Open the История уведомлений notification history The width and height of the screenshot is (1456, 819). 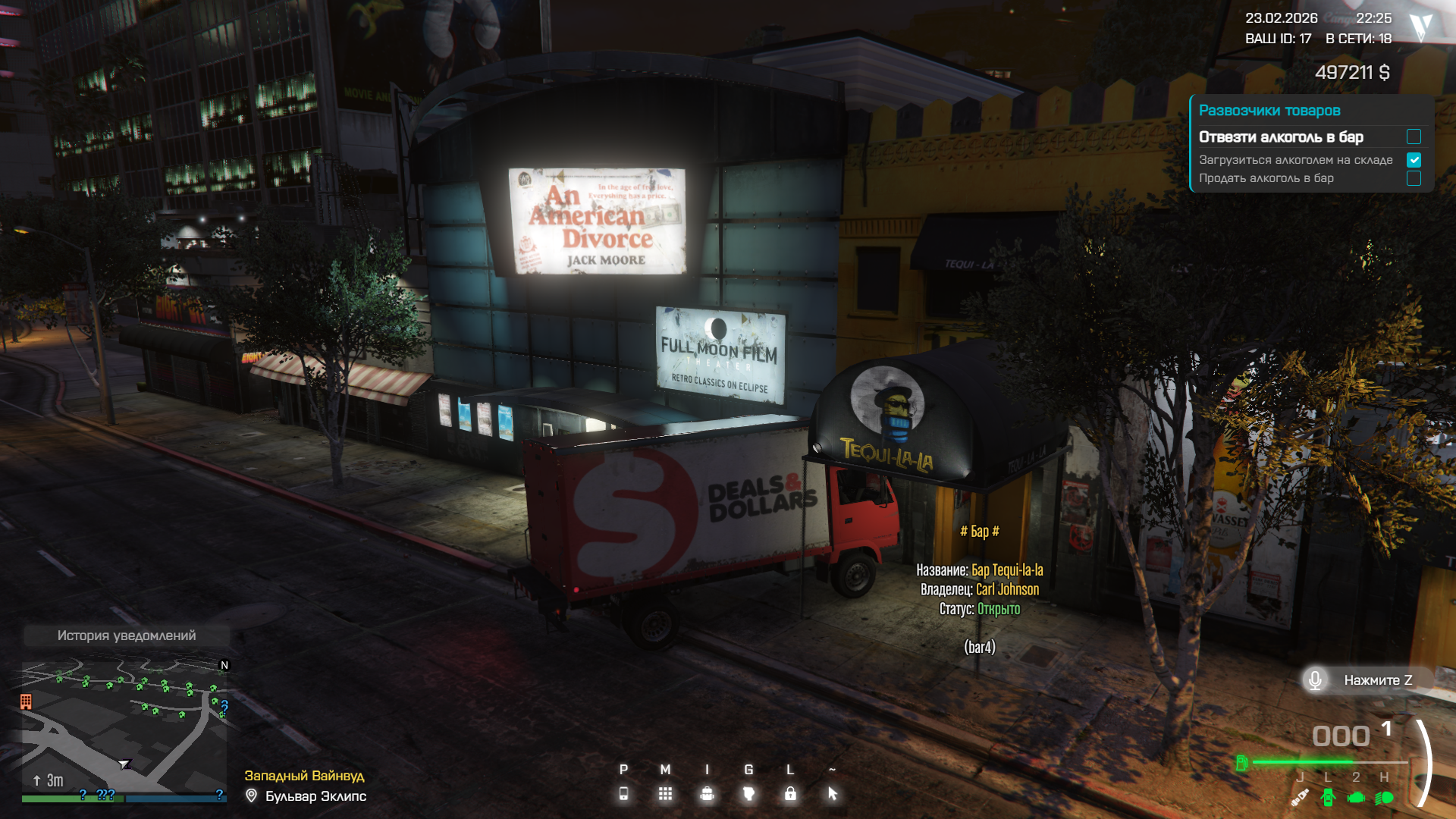click(127, 635)
